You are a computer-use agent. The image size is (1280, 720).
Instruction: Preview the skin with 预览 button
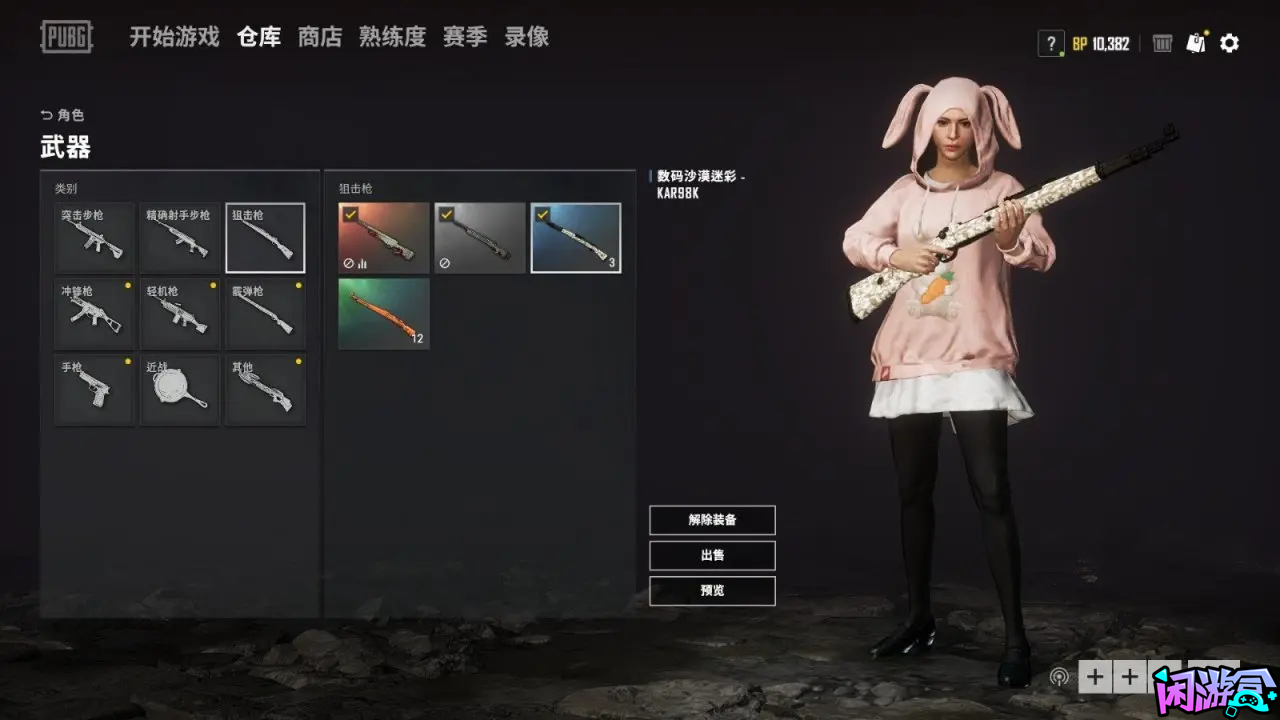[712, 590]
